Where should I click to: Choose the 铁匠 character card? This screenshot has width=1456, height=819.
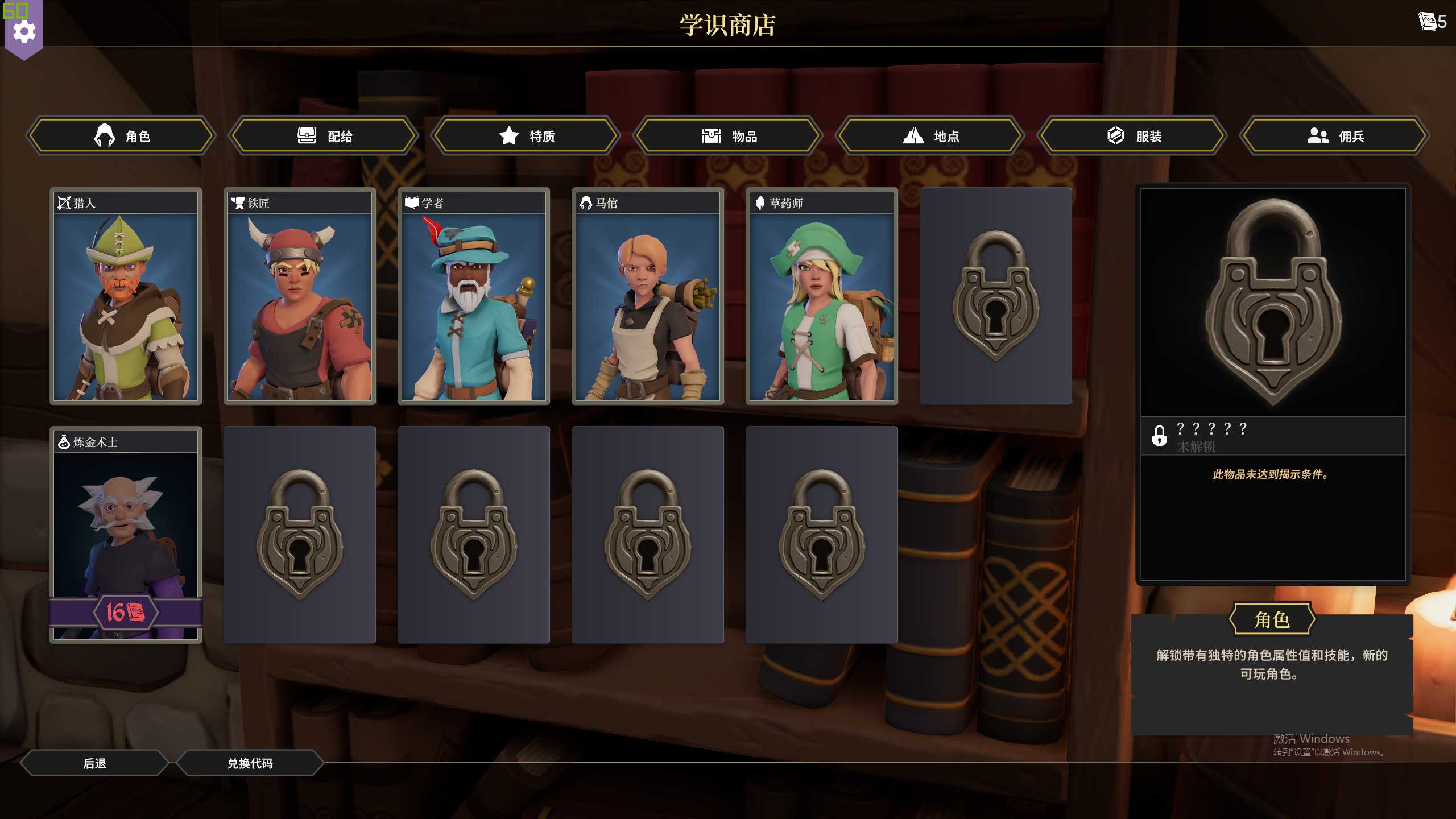(x=300, y=296)
